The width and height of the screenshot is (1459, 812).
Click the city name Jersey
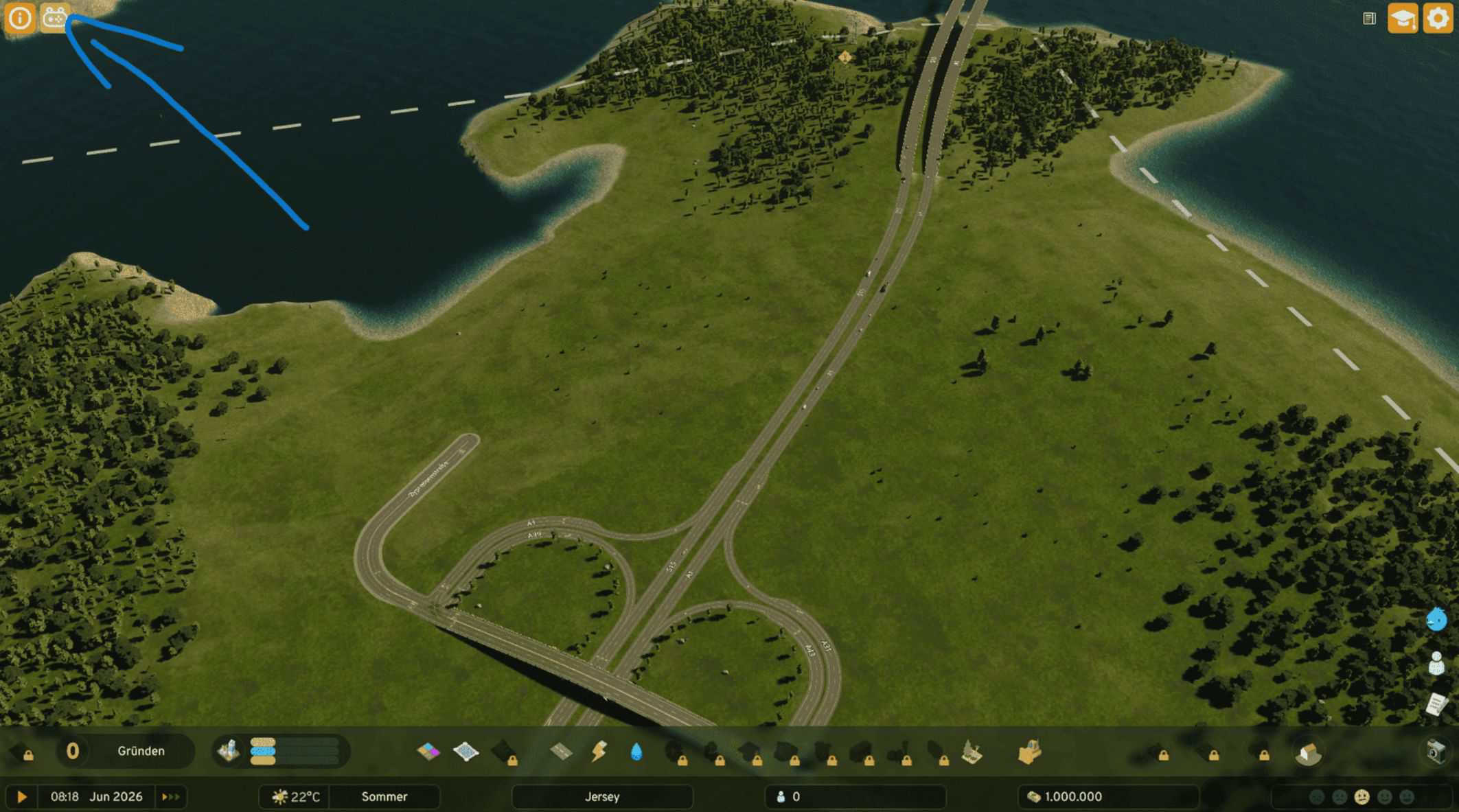(602, 797)
